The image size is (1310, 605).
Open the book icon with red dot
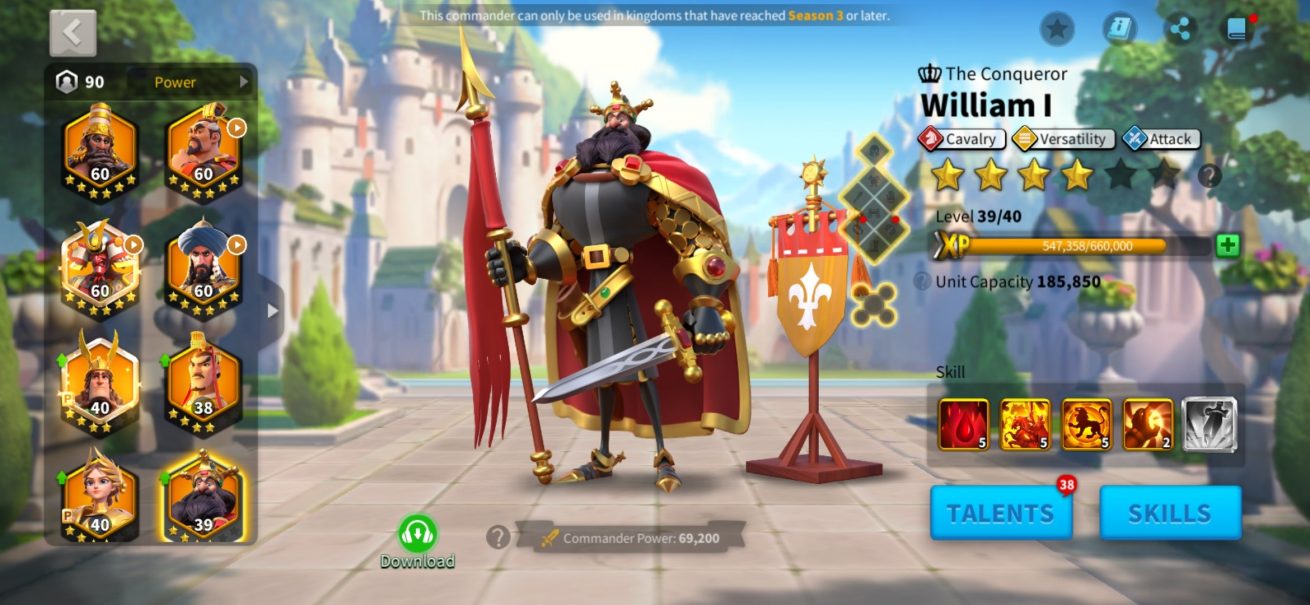[1238, 29]
